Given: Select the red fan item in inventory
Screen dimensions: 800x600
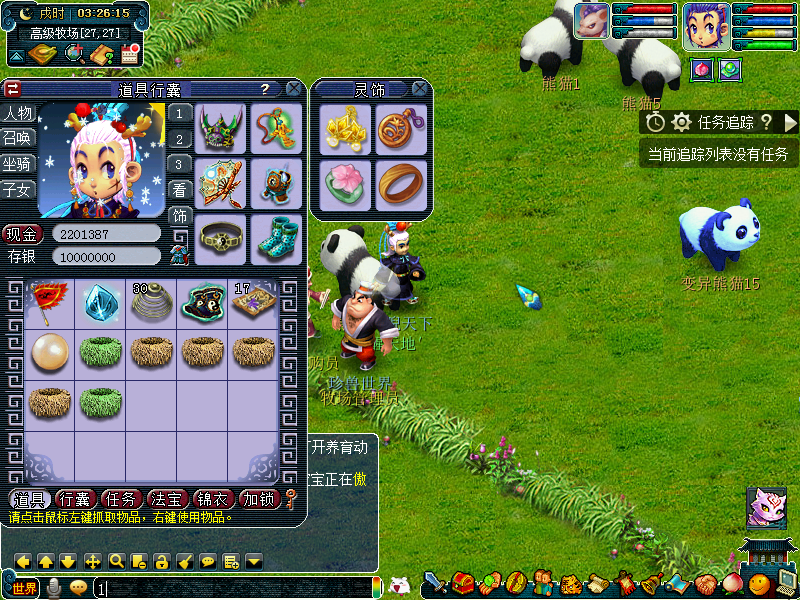Looking at the screenshot, I should tap(49, 302).
